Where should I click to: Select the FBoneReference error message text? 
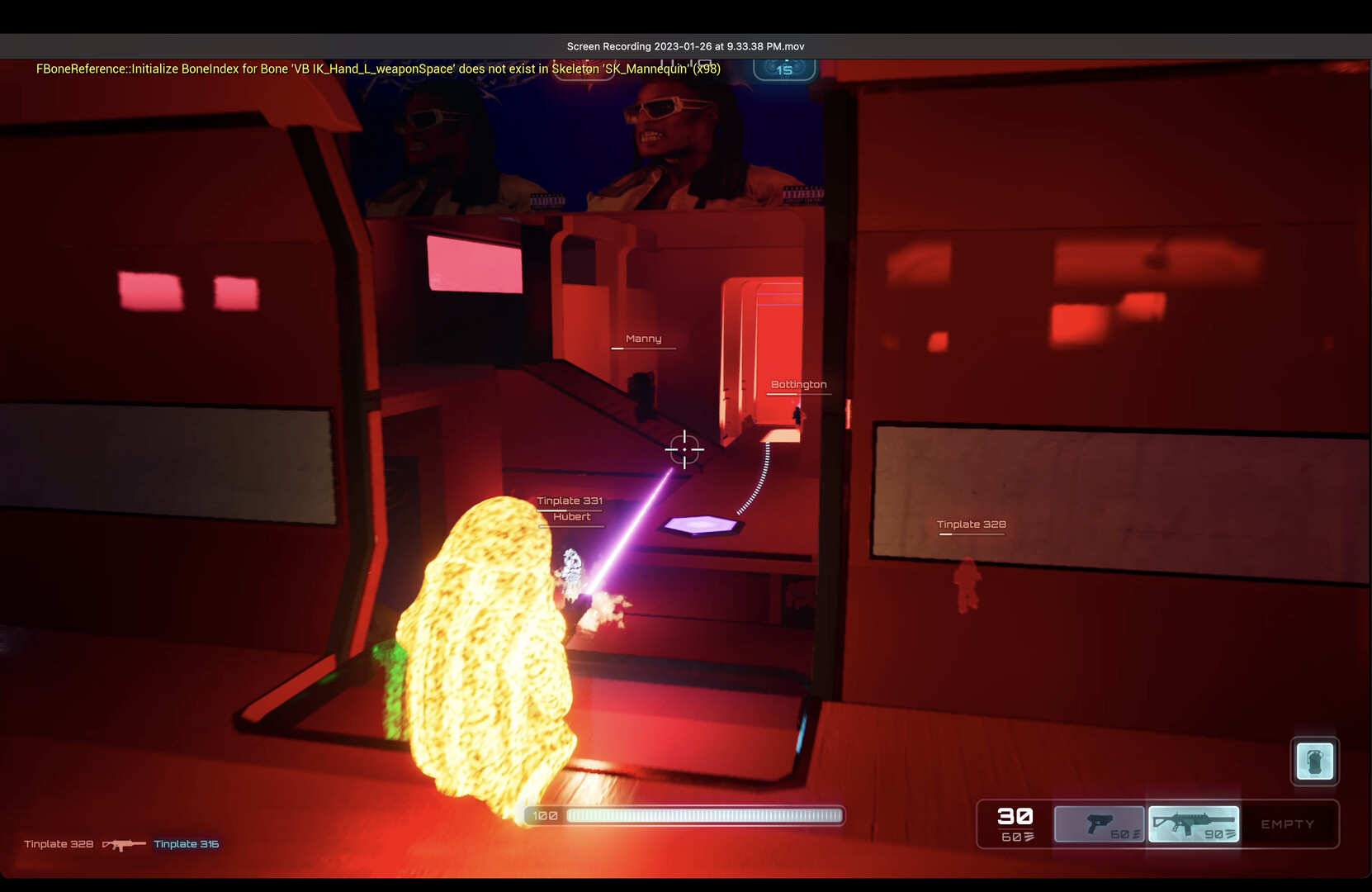(377, 69)
